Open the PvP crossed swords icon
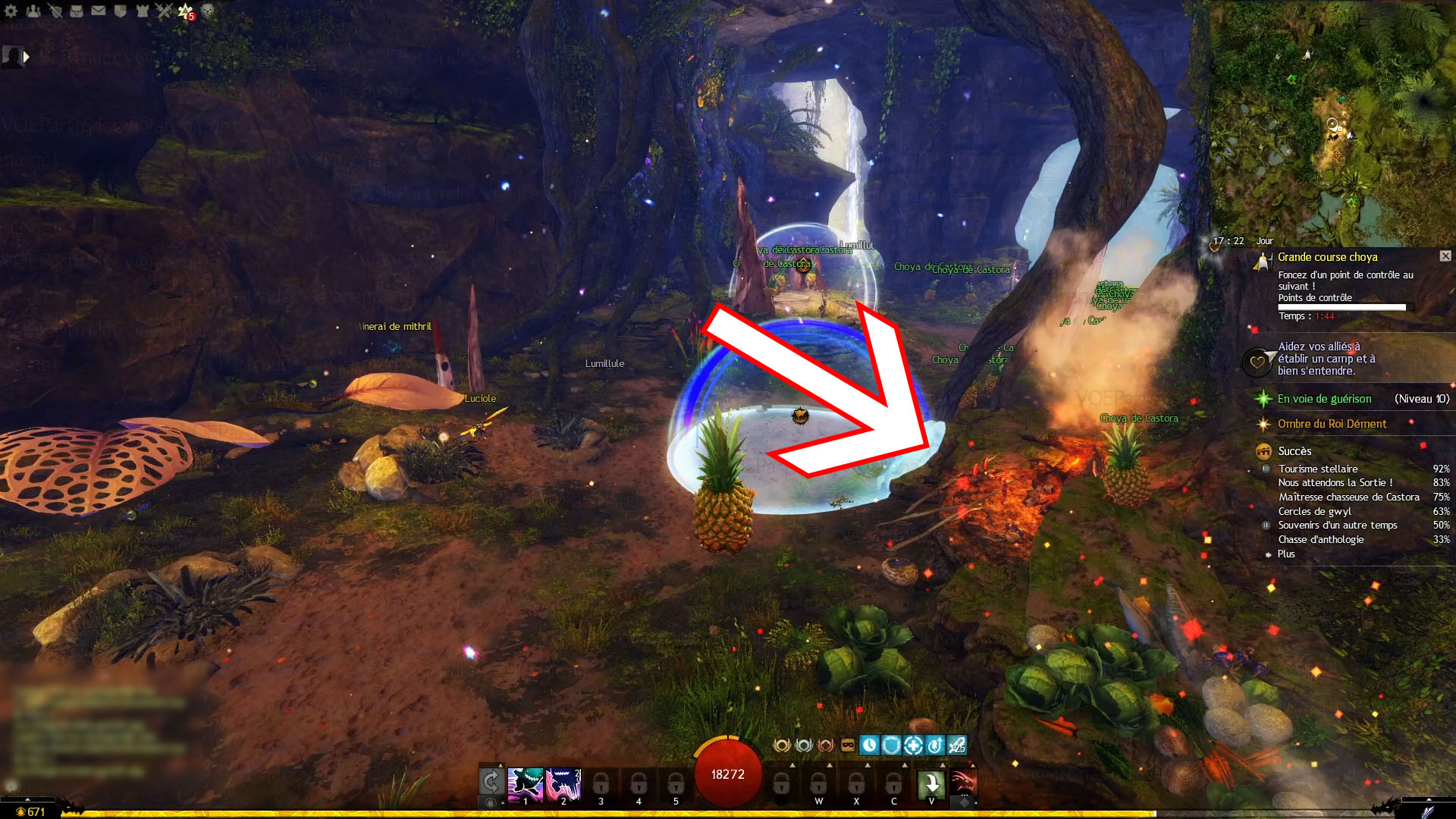The height and width of the screenshot is (819, 1456). (x=164, y=11)
